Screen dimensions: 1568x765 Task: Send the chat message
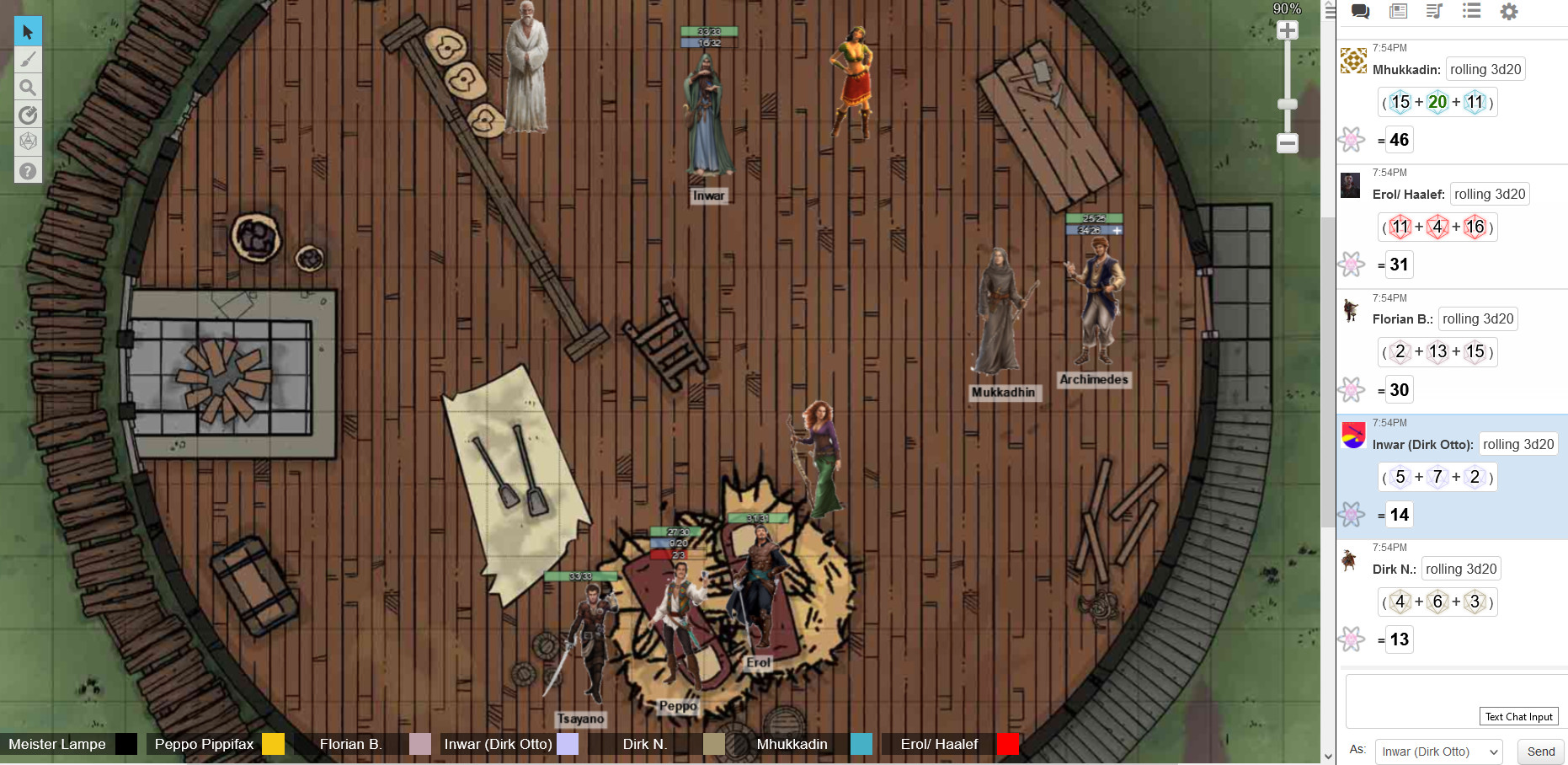coord(1540,752)
